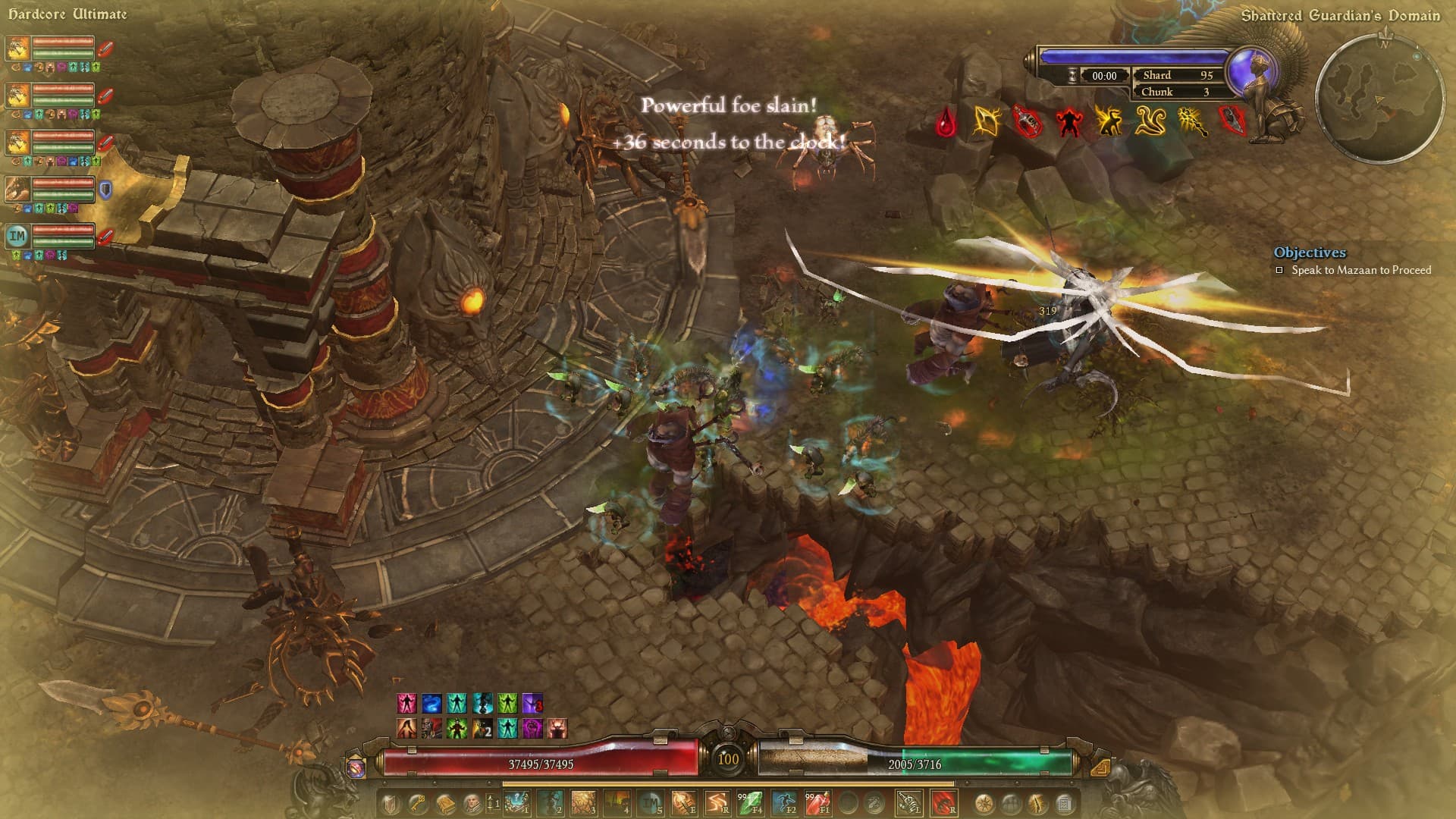Use the red health potion (F1)
The height and width of the screenshot is (819, 1456).
click(817, 802)
